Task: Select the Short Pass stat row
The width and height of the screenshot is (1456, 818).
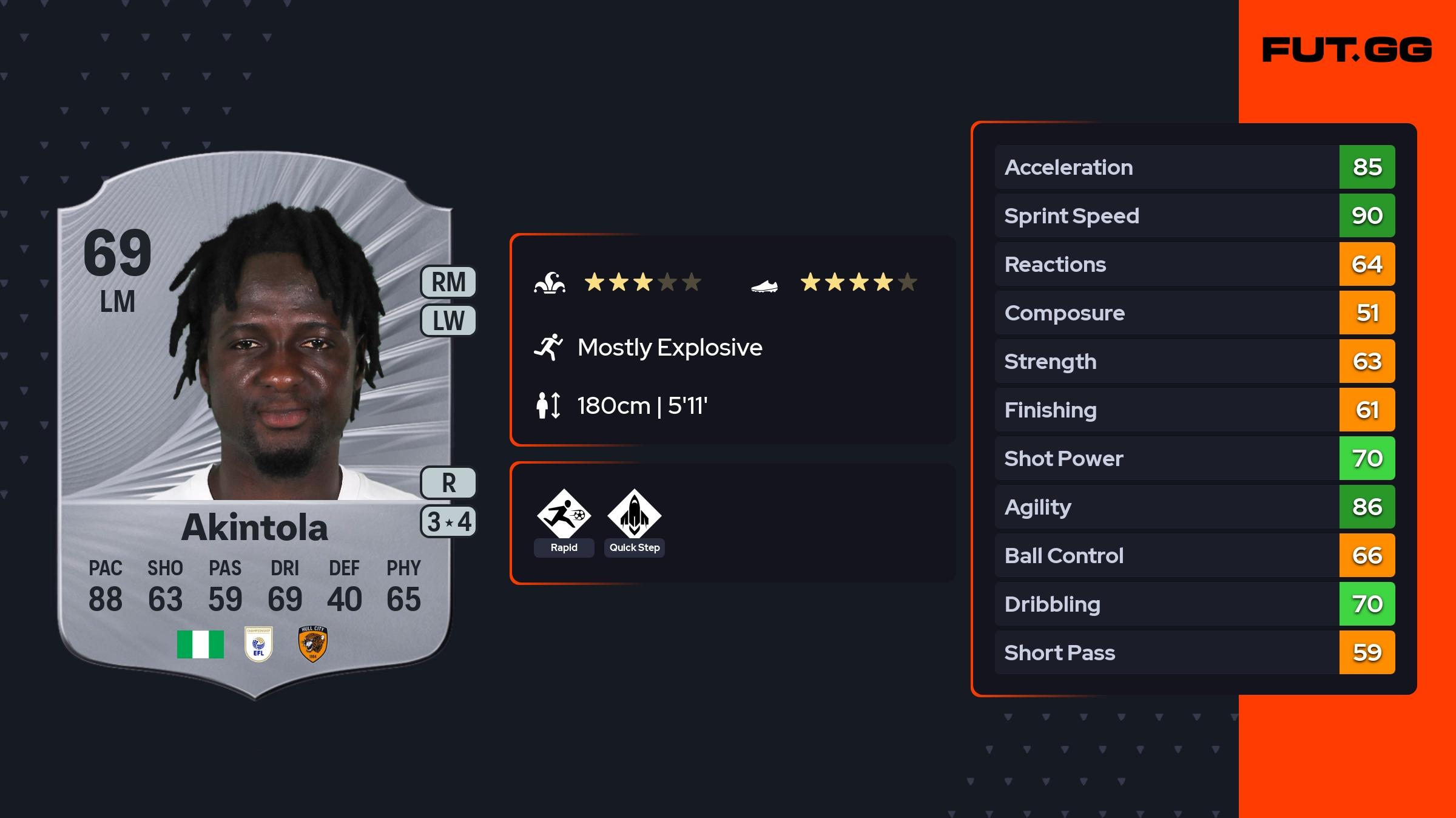Action: click(x=1194, y=652)
